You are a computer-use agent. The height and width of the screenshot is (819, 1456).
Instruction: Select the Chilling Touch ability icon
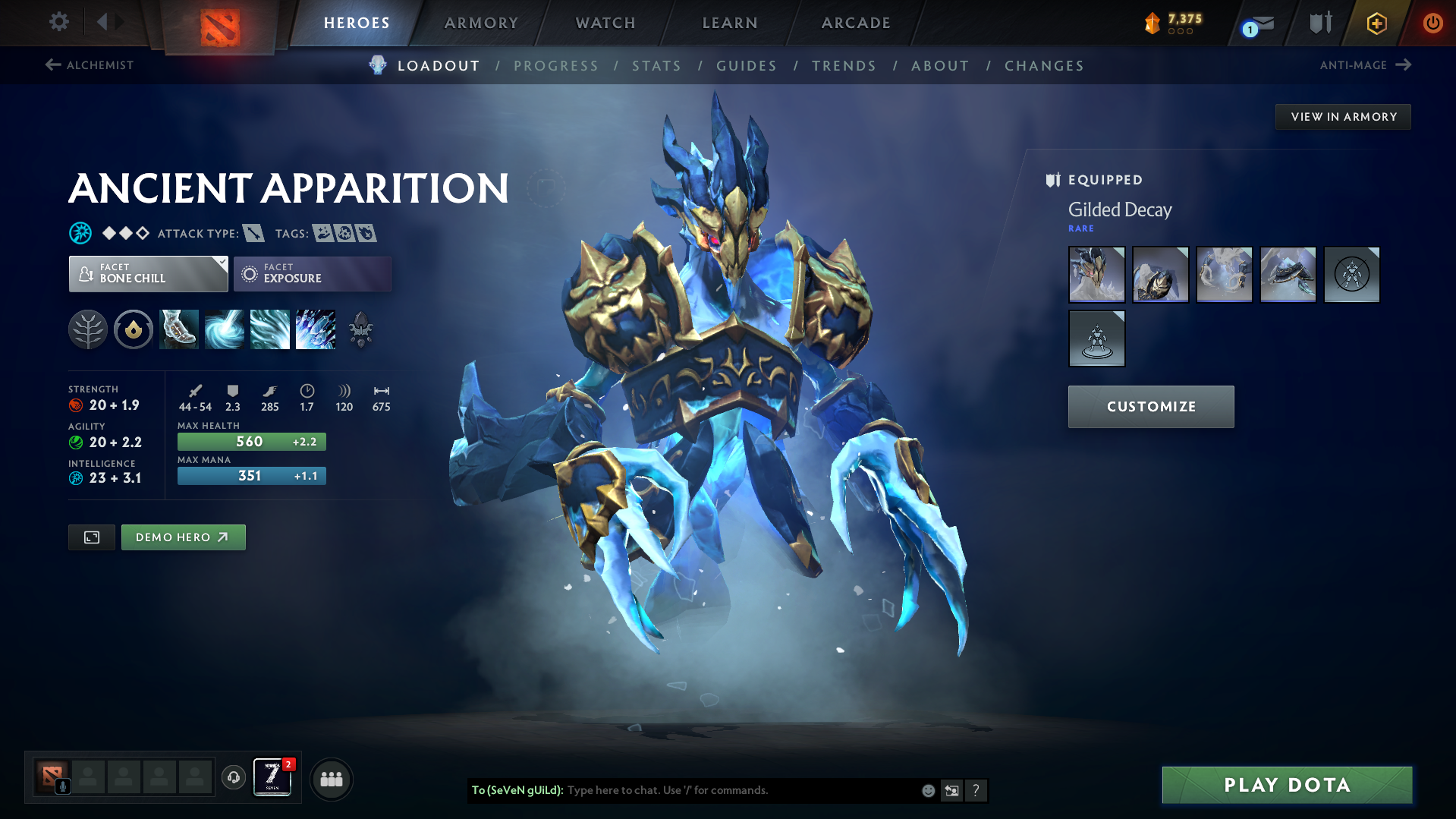click(270, 329)
